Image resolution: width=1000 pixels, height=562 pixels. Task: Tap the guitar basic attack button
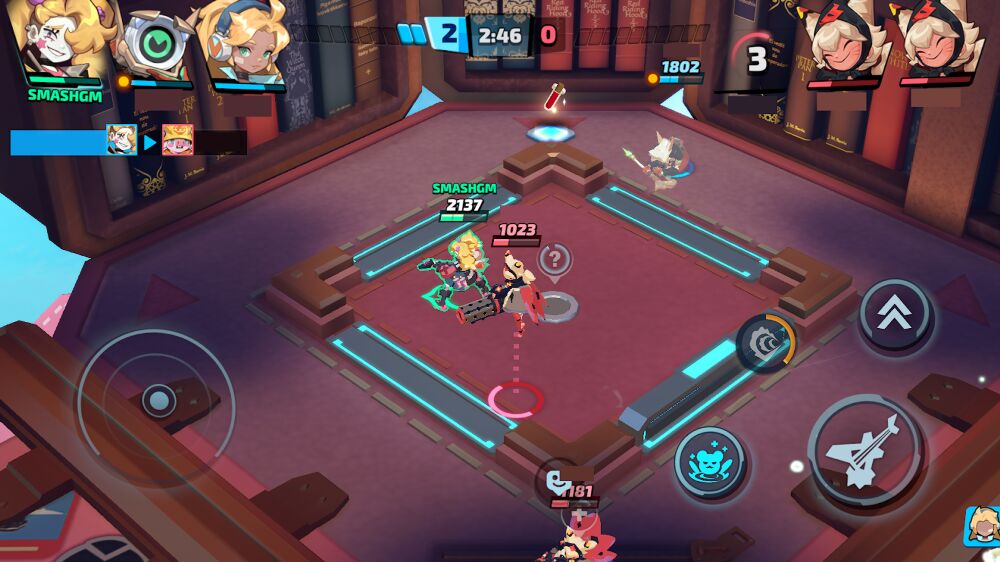866,453
